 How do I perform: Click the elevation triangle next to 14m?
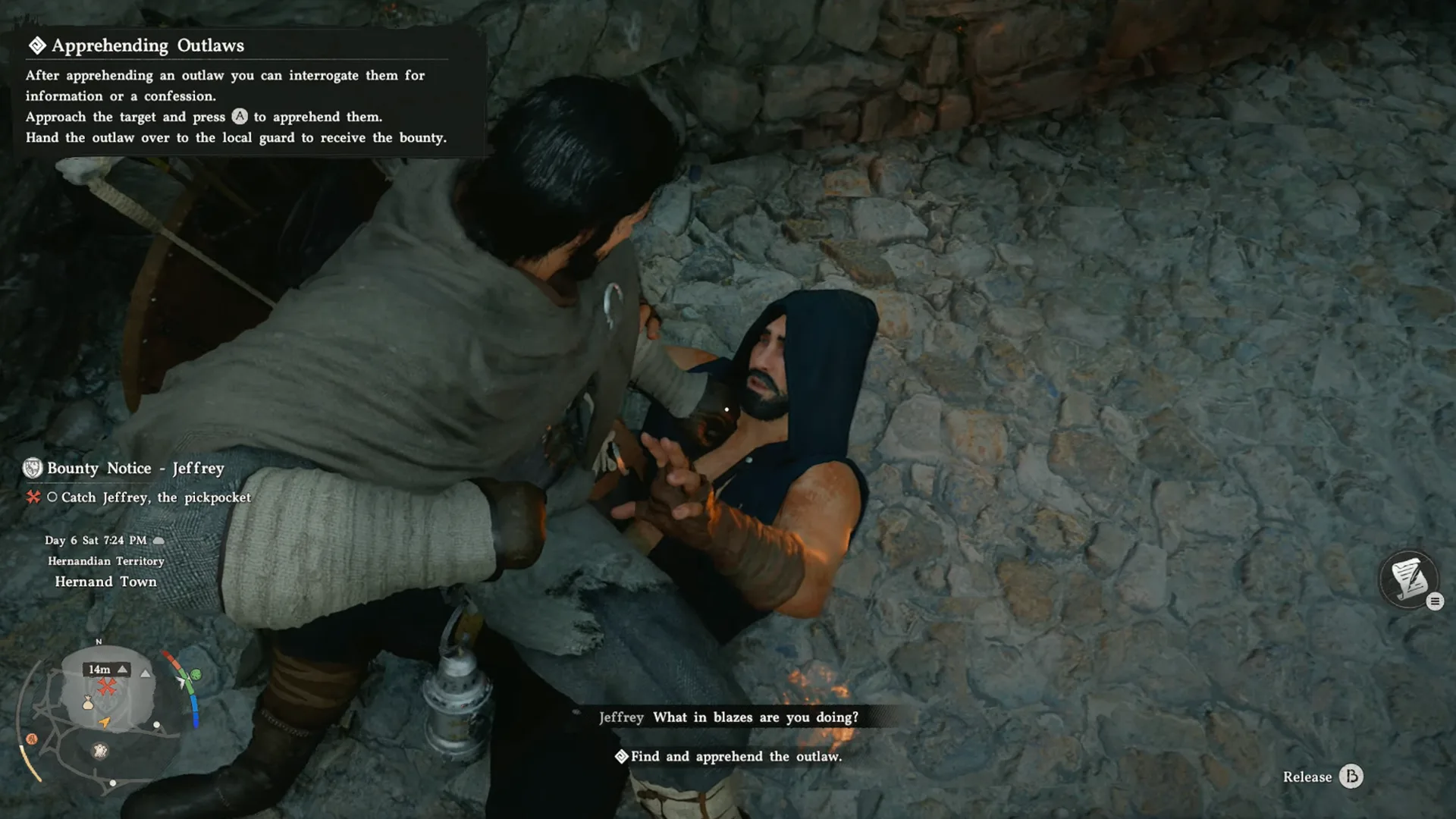coord(122,669)
